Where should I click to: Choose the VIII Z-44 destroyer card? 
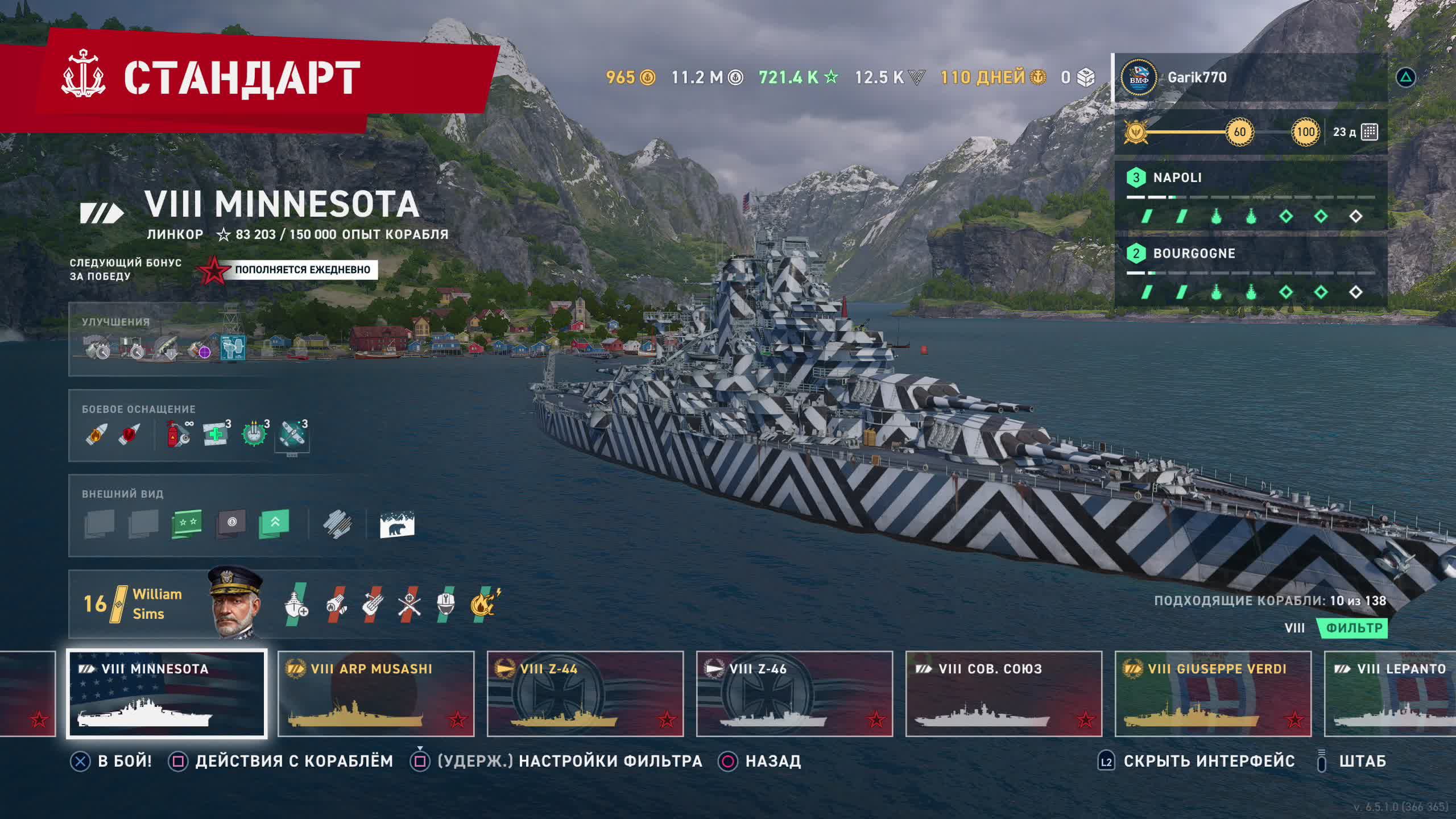coord(585,693)
